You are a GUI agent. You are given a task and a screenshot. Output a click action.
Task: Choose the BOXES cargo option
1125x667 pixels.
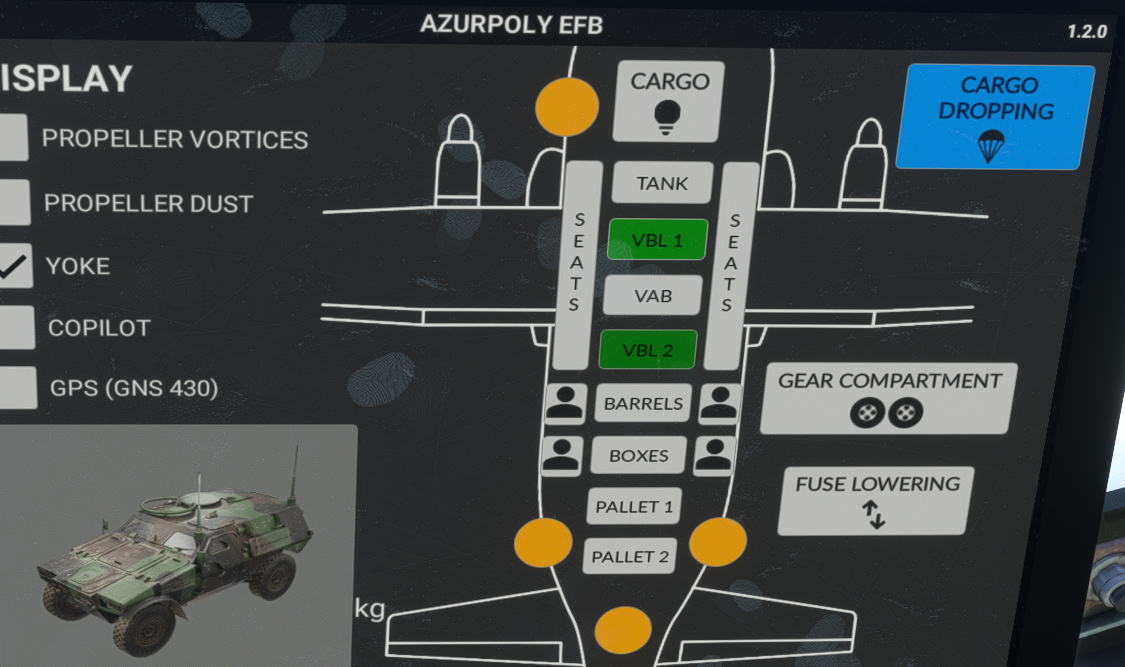click(x=638, y=455)
